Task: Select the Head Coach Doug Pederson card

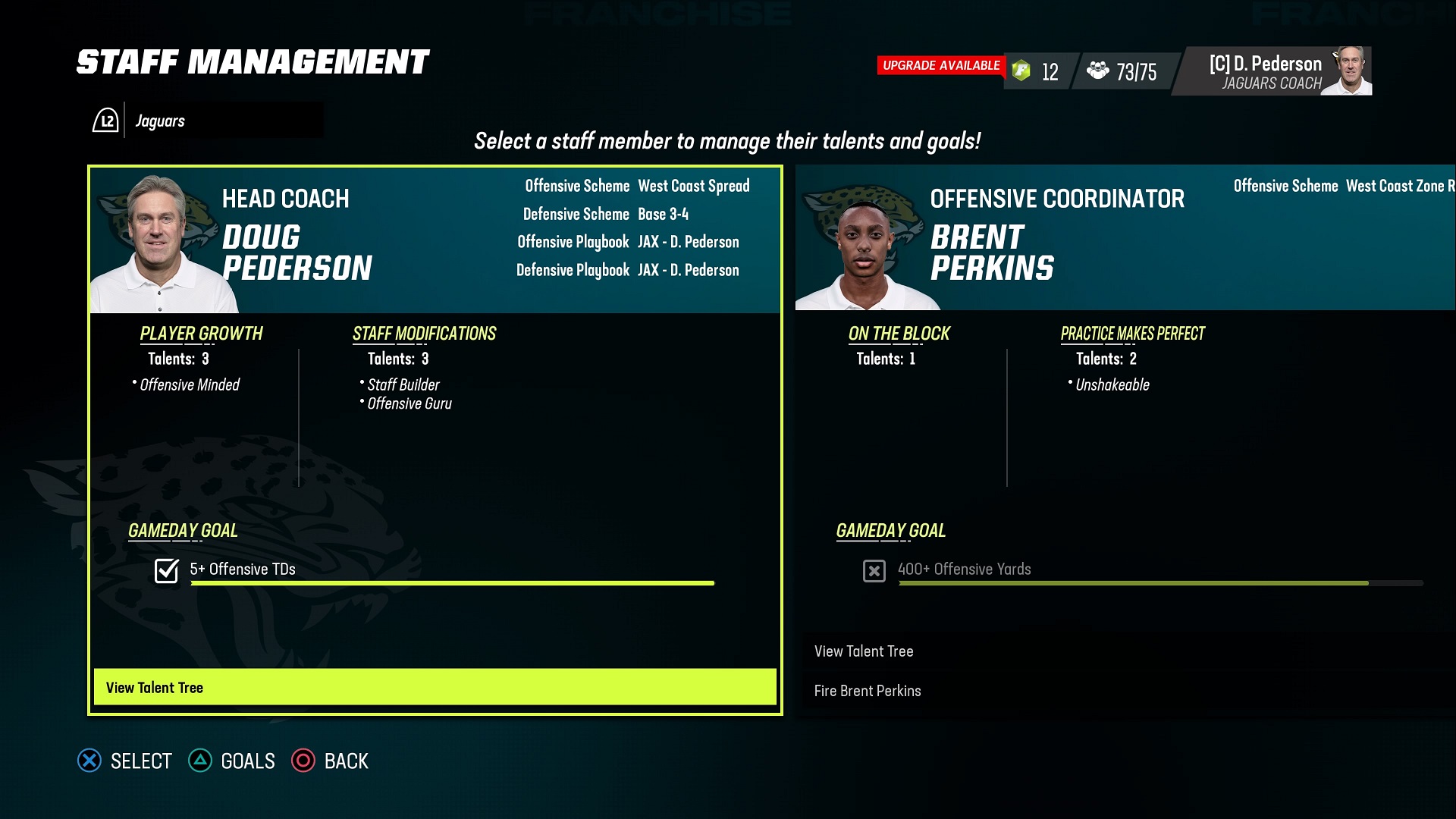Action: [435, 239]
